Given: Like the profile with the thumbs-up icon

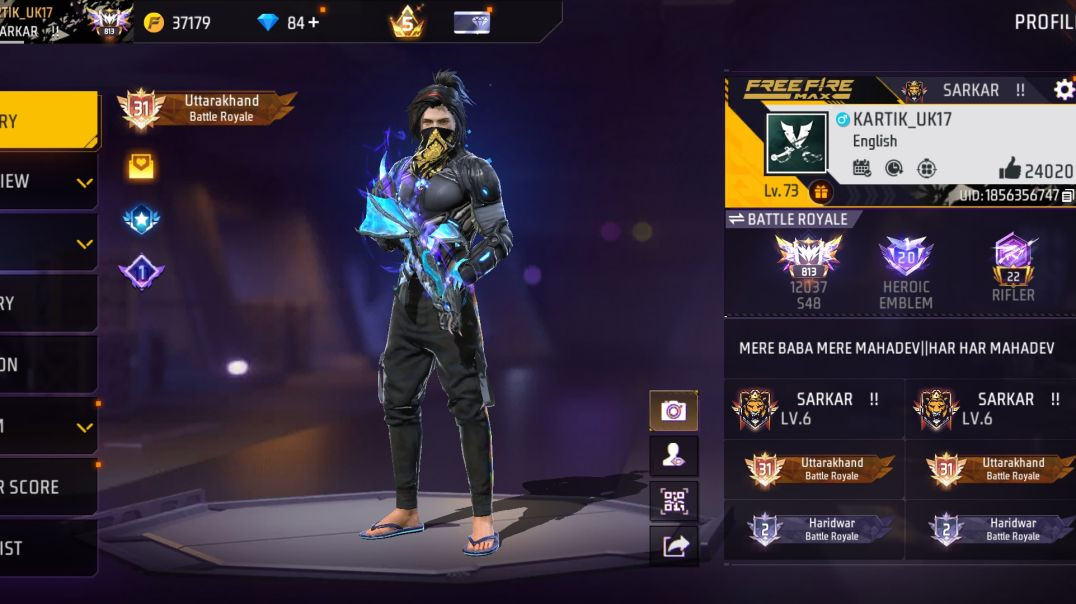Looking at the screenshot, I should point(1009,169).
